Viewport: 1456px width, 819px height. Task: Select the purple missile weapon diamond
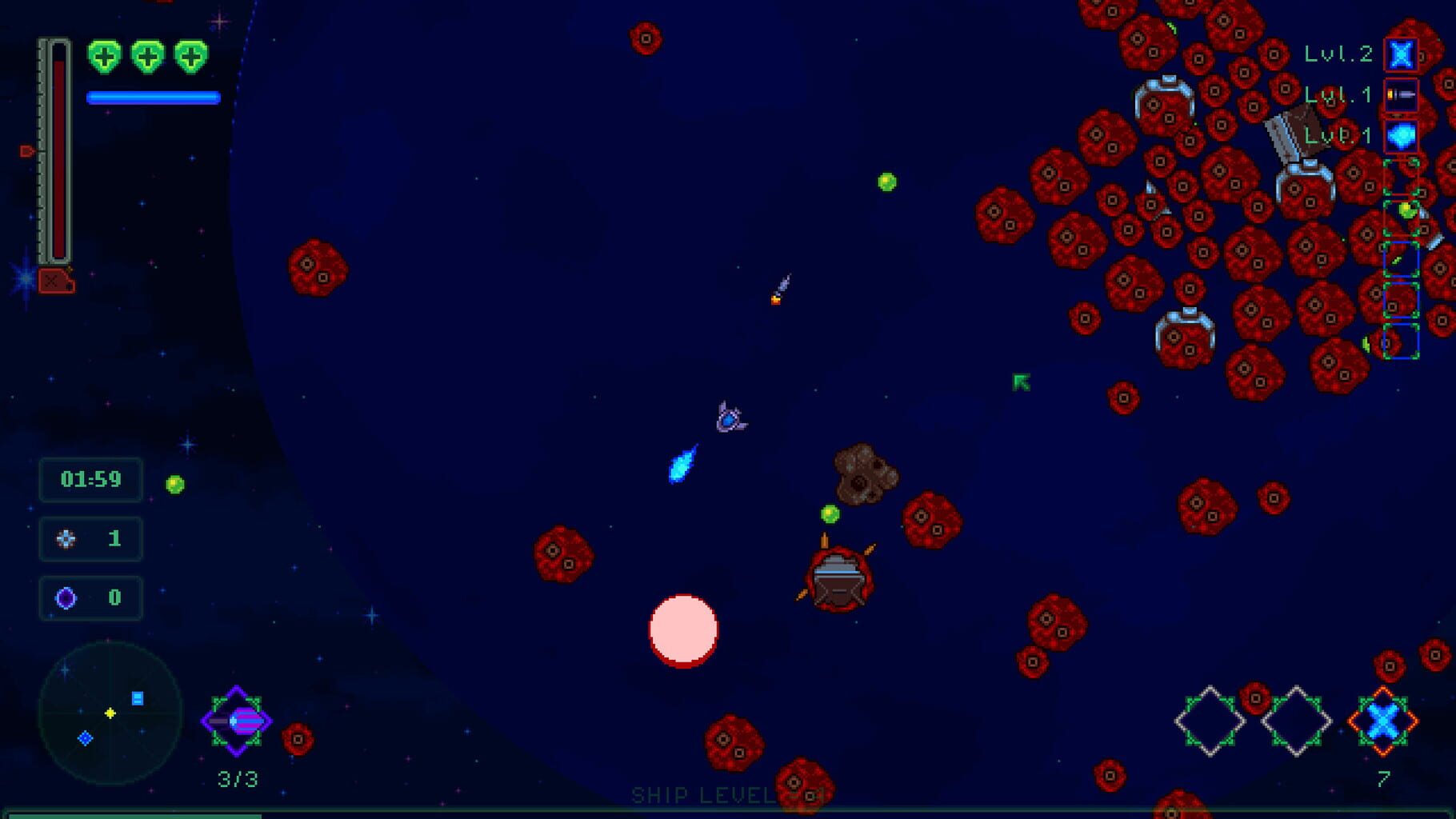click(x=236, y=721)
